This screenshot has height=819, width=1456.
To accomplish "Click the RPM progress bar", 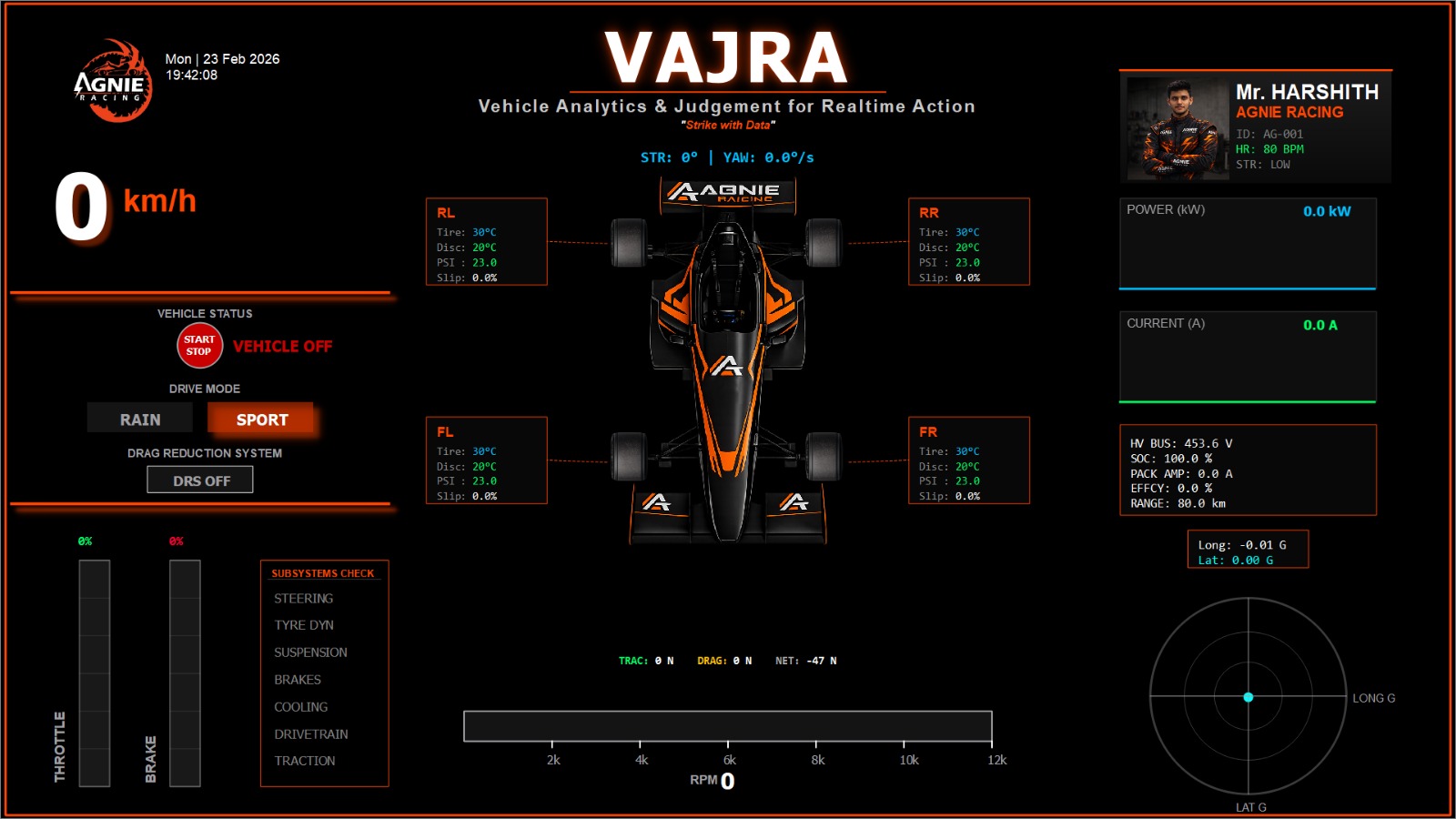I will [x=728, y=725].
